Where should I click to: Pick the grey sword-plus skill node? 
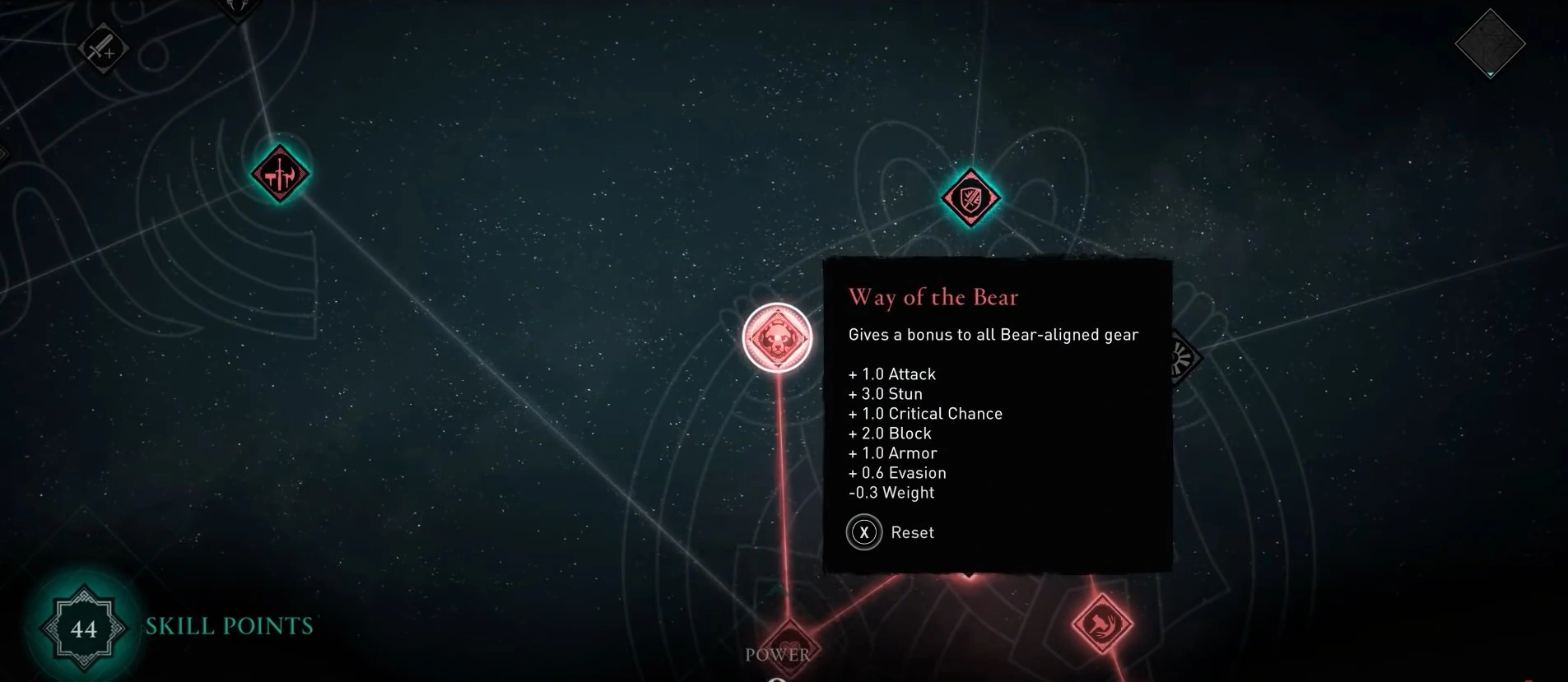click(x=103, y=49)
